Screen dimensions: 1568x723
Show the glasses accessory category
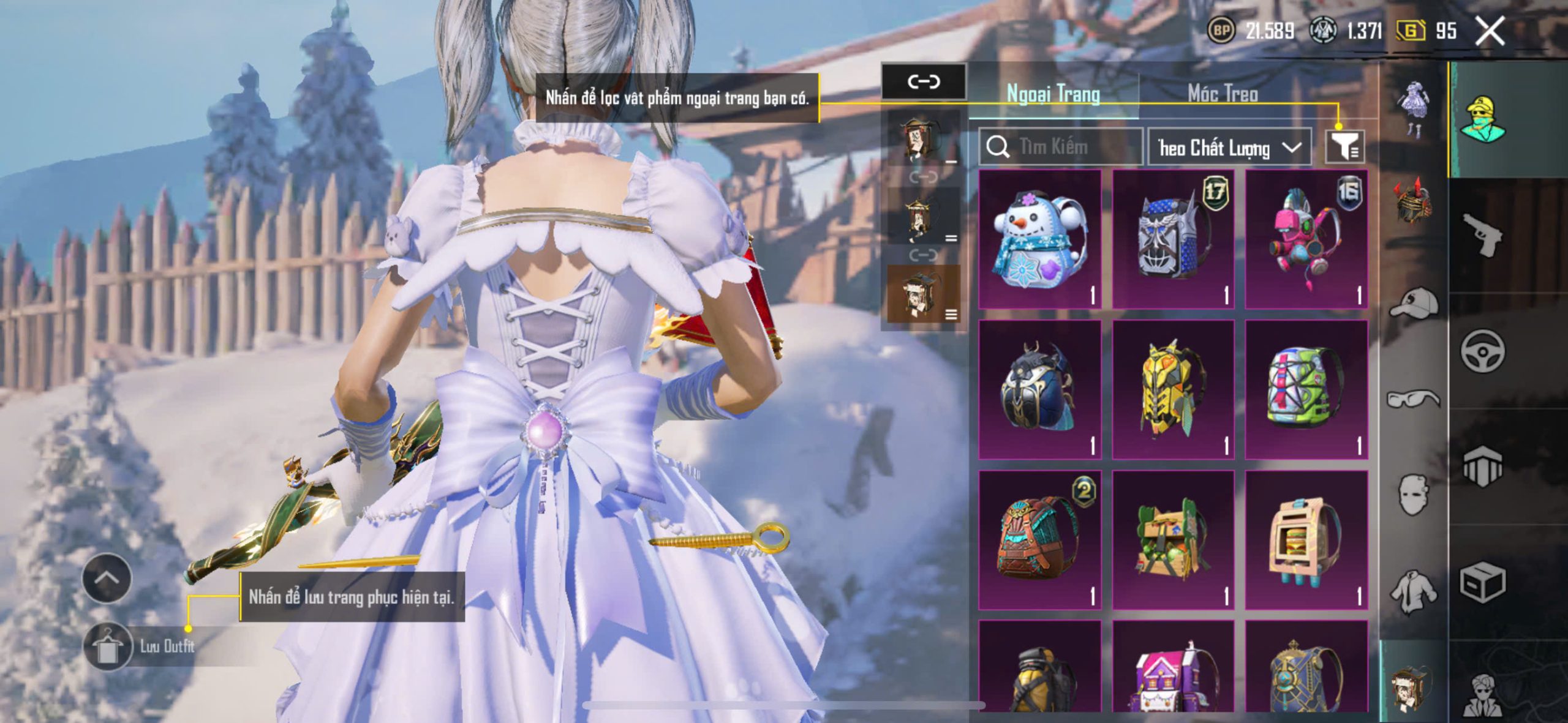1414,399
